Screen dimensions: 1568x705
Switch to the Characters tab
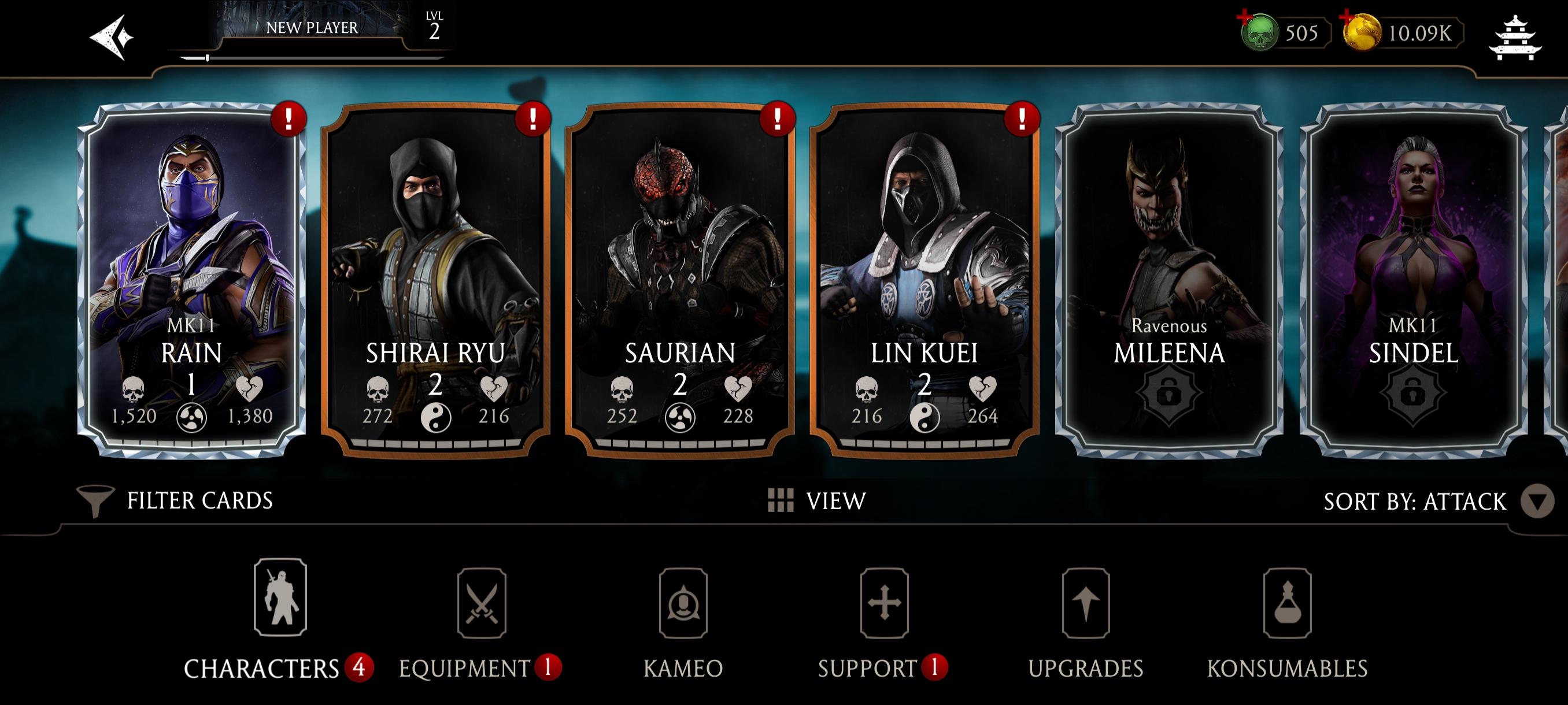tap(279, 621)
